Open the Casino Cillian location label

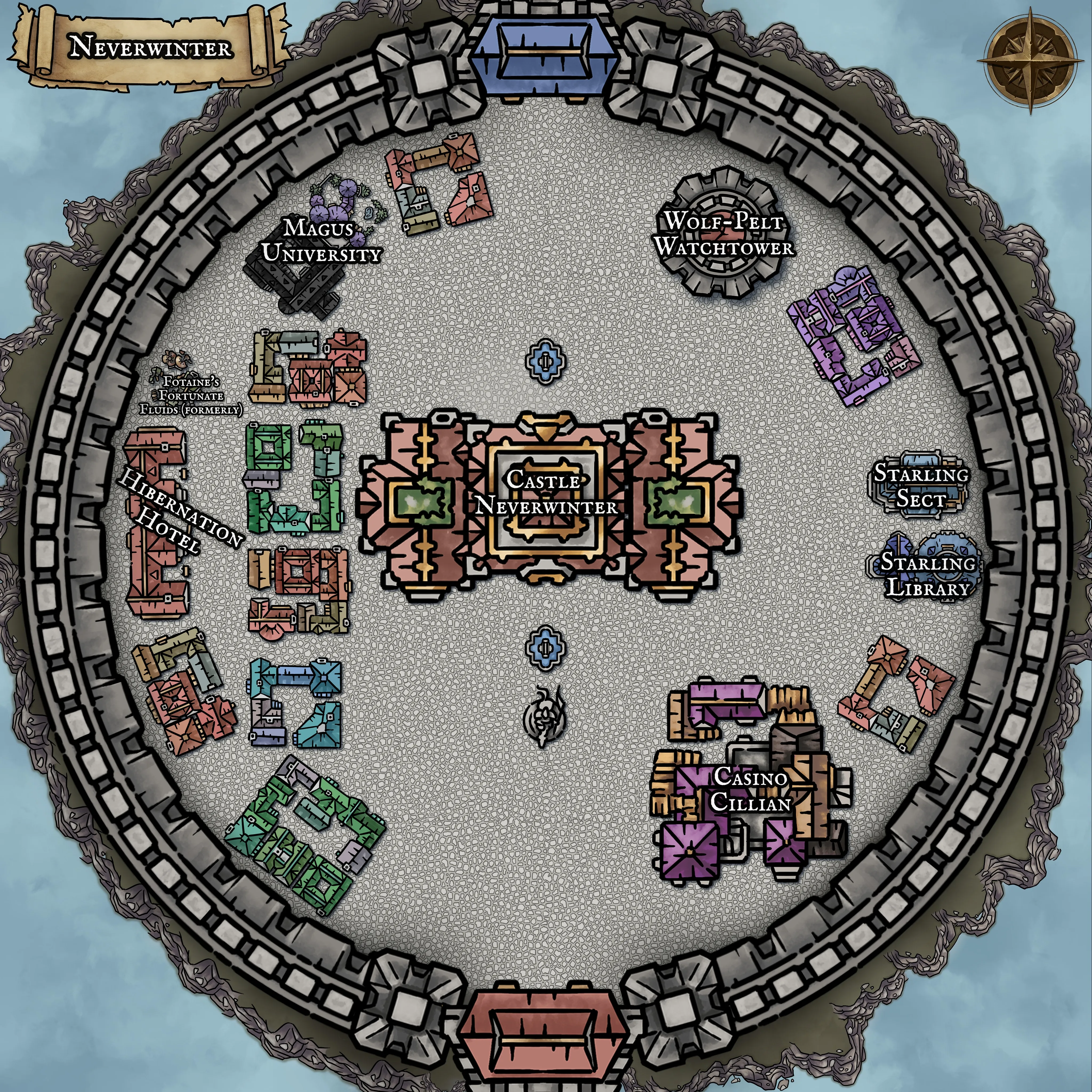[750, 790]
